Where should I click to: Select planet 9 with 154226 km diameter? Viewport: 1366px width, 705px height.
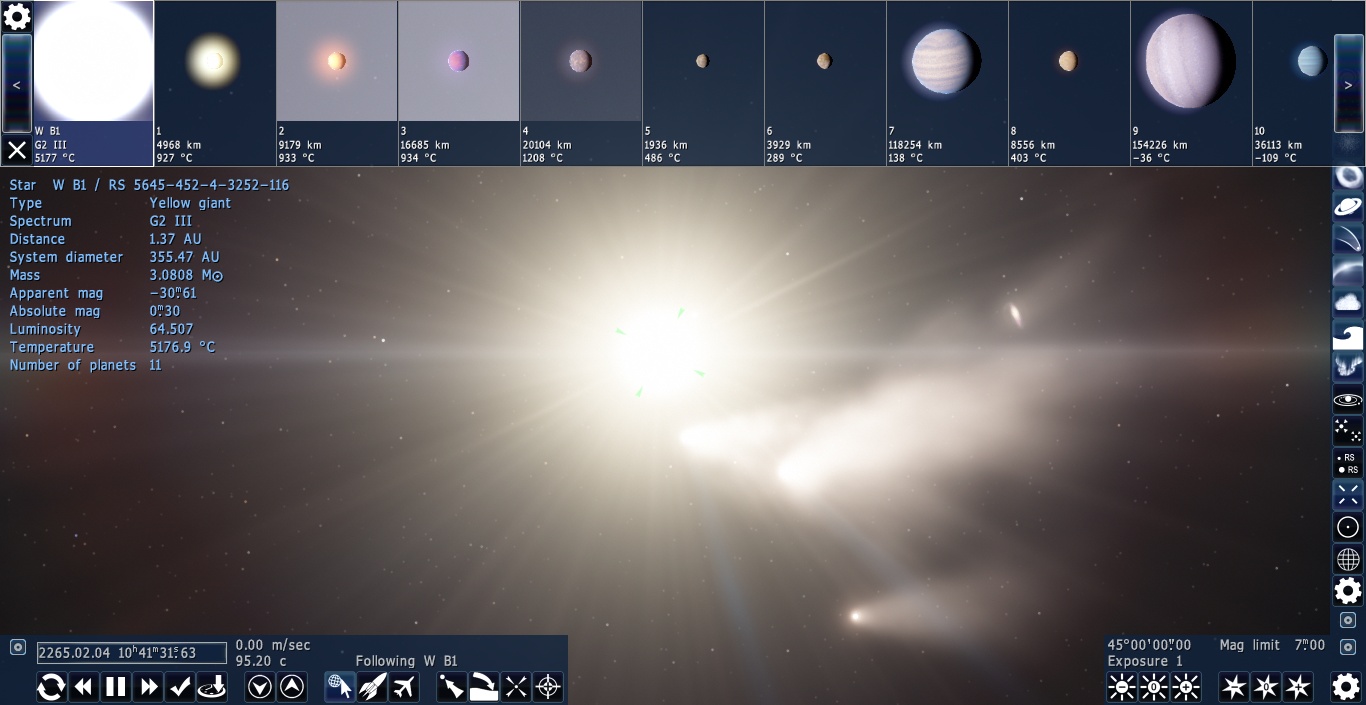click(x=1190, y=61)
